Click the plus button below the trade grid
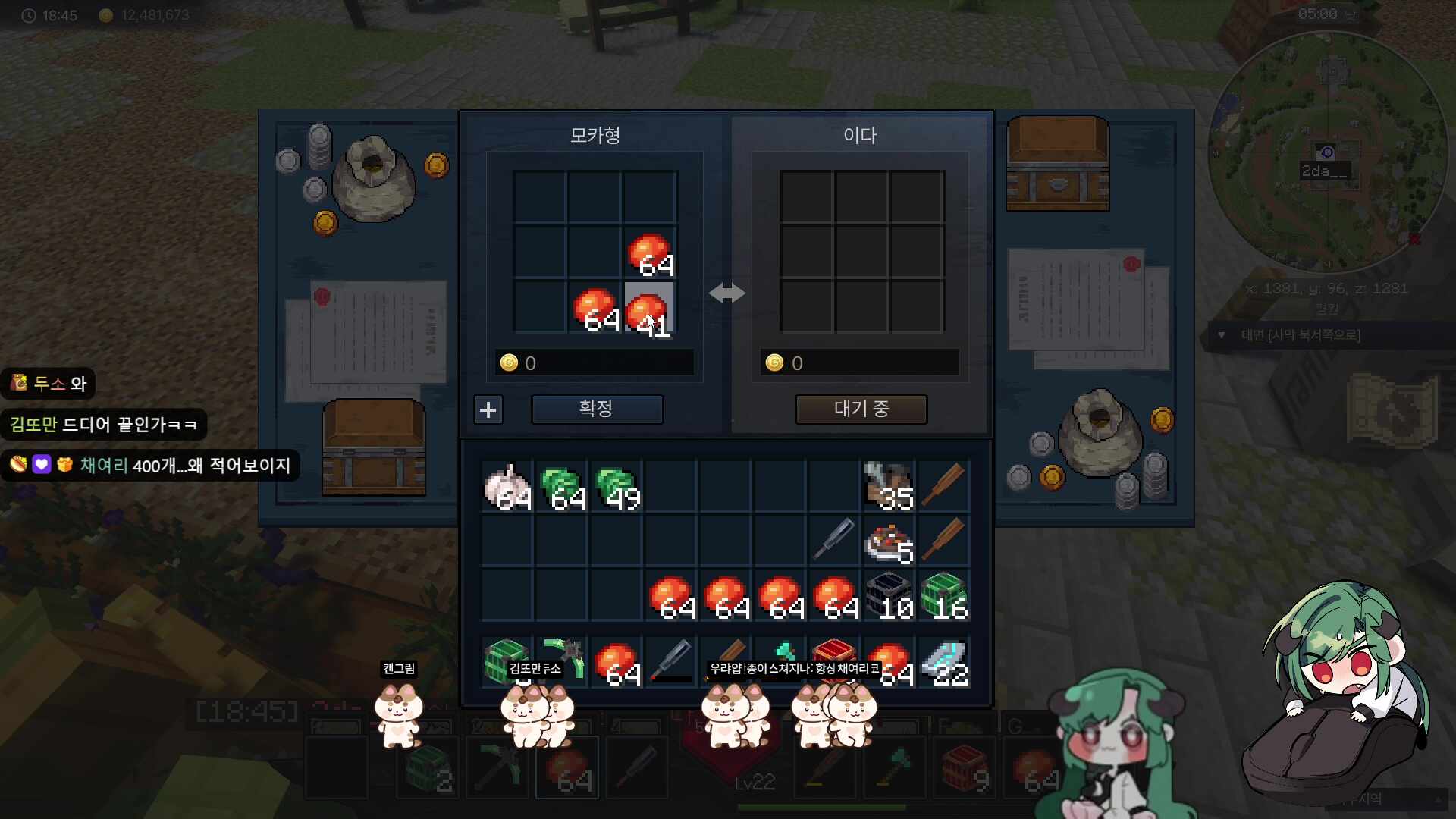The height and width of the screenshot is (819, 1456). click(x=488, y=409)
